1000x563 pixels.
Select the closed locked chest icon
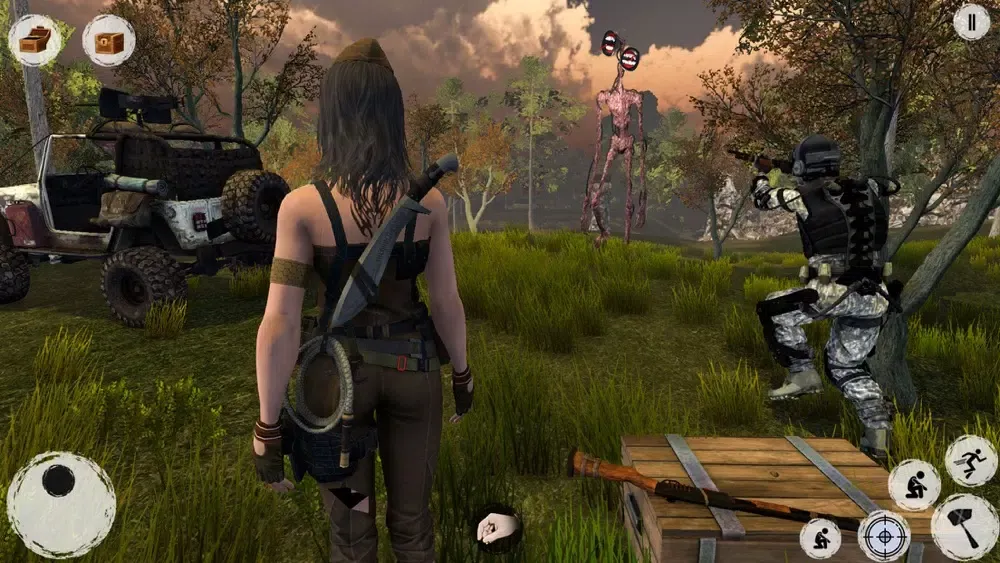(108, 40)
